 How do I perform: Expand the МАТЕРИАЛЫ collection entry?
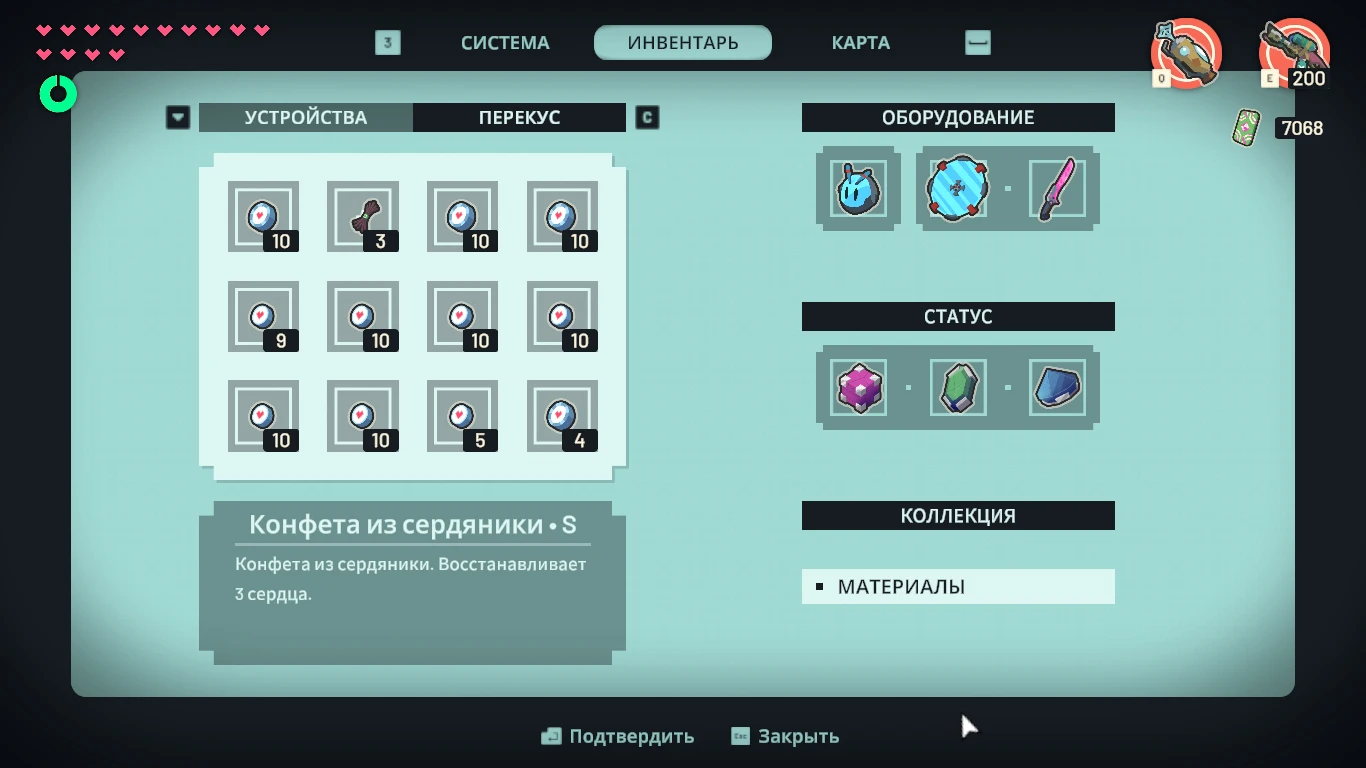coord(957,586)
